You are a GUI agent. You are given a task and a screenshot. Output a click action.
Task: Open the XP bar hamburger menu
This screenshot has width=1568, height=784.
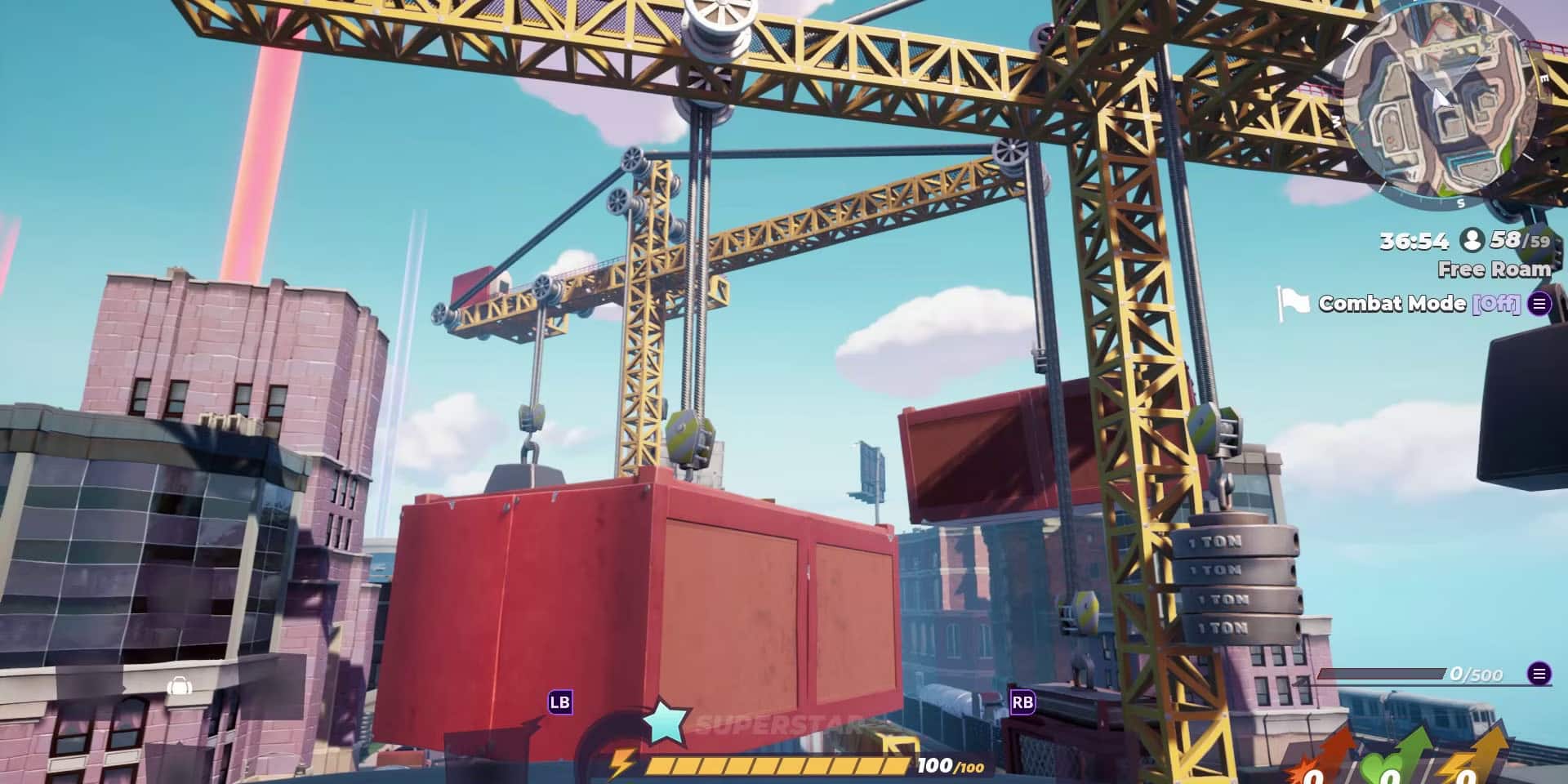click(1539, 672)
